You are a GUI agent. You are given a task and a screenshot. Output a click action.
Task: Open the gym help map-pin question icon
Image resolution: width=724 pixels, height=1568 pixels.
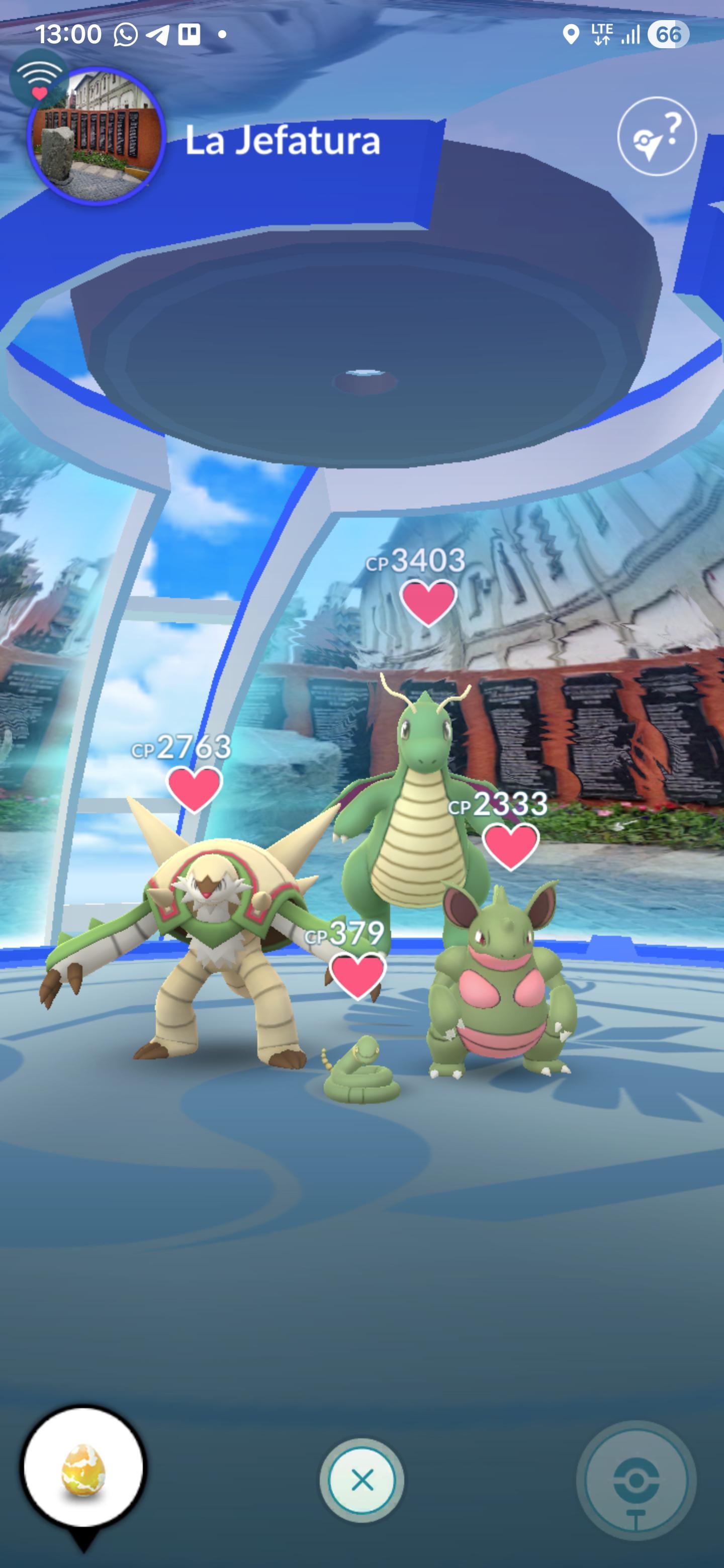click(656, 136)
